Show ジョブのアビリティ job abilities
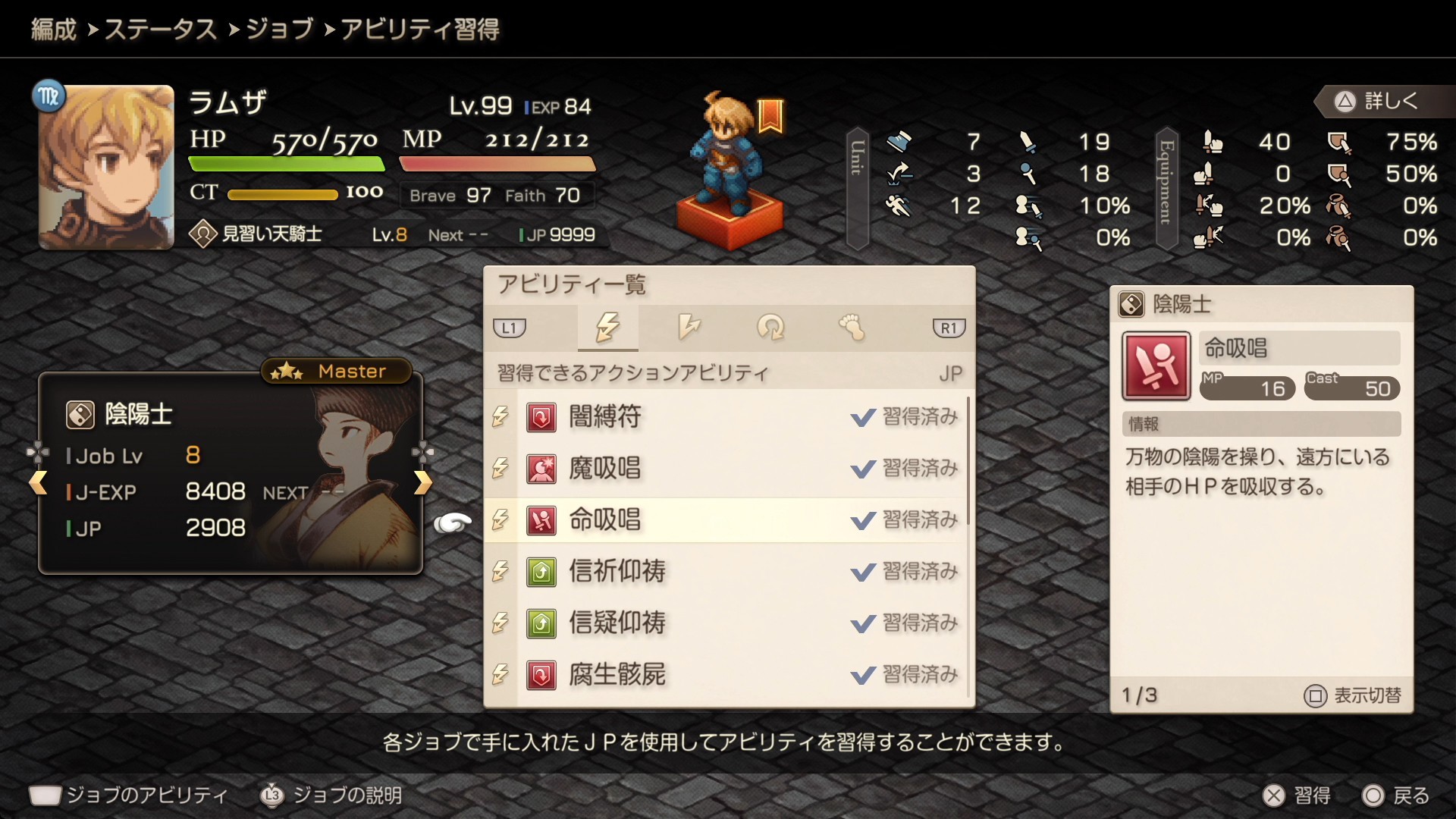Viewport: 1456px width, 819px height. pos(129,795)
